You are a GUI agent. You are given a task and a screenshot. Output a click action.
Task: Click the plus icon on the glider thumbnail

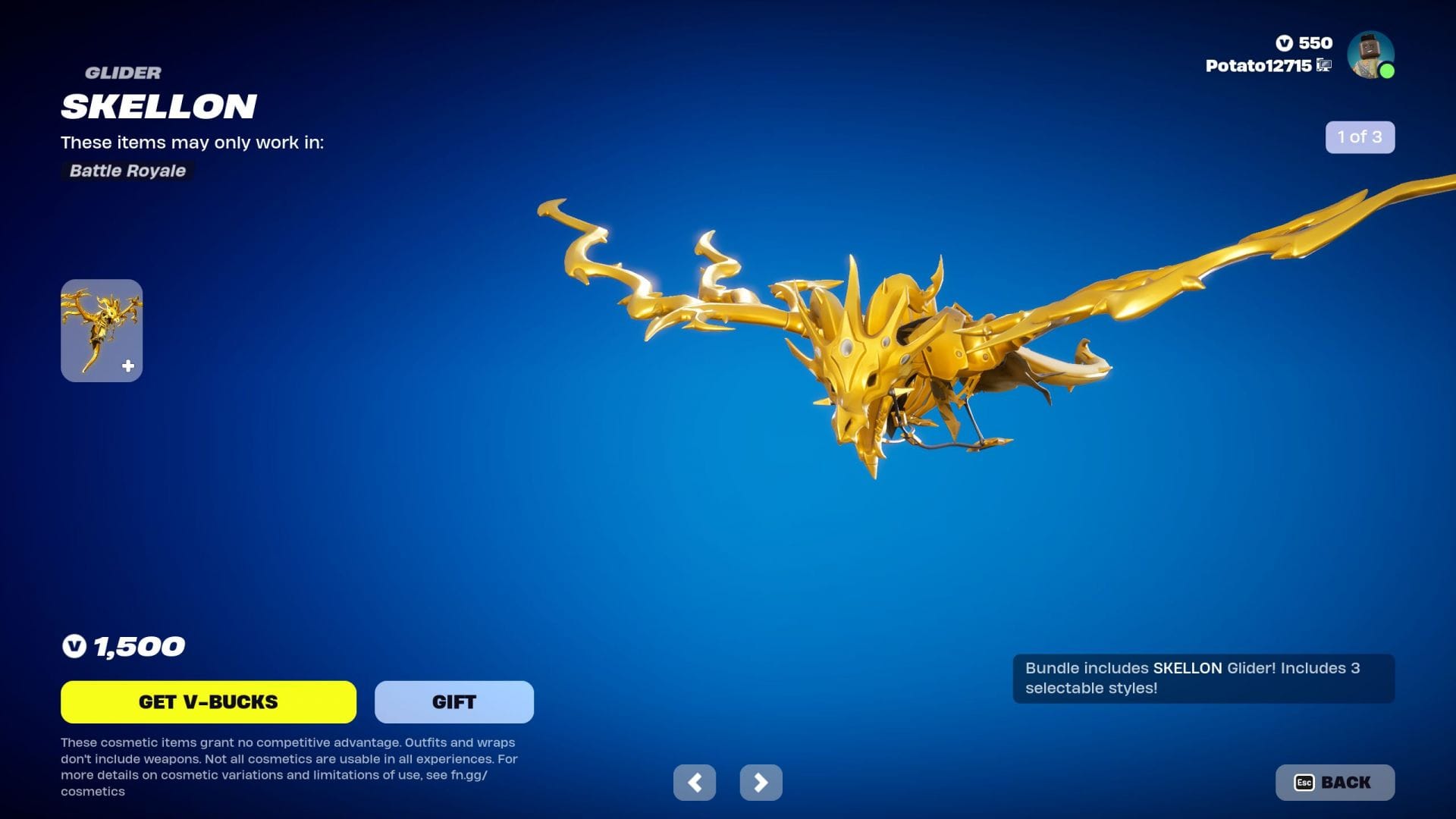[x=127, y=365]
